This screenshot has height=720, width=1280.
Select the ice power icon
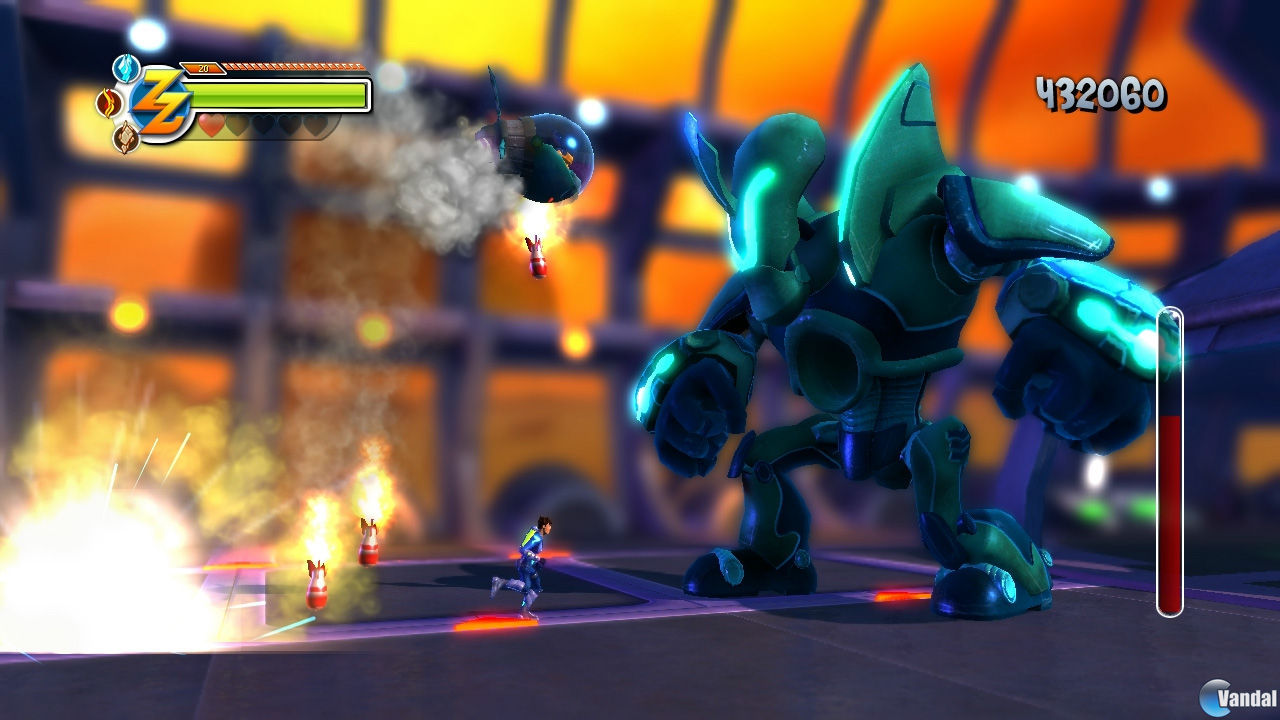(126, 67)
